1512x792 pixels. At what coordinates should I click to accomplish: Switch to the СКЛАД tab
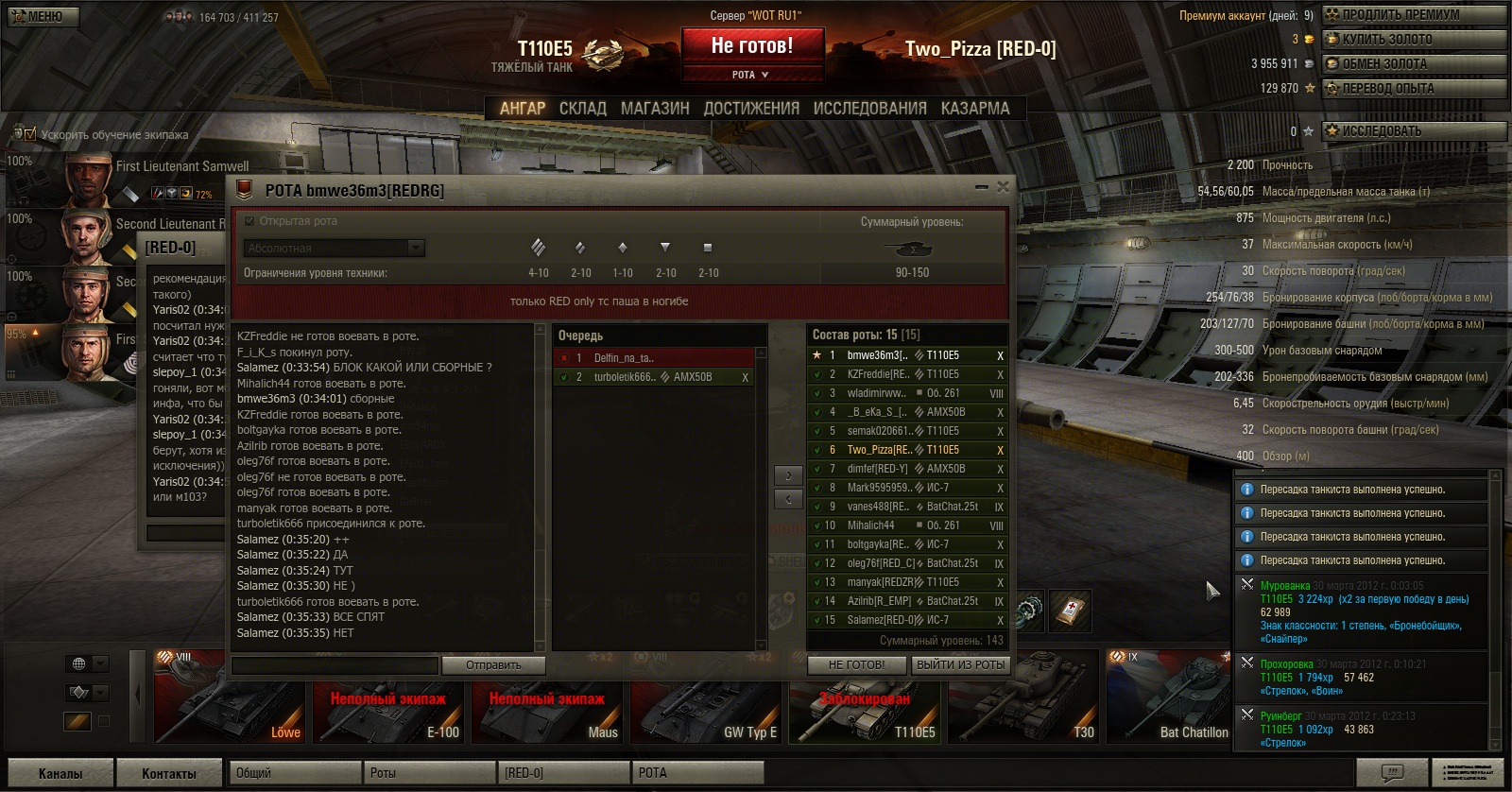(582, 109)
